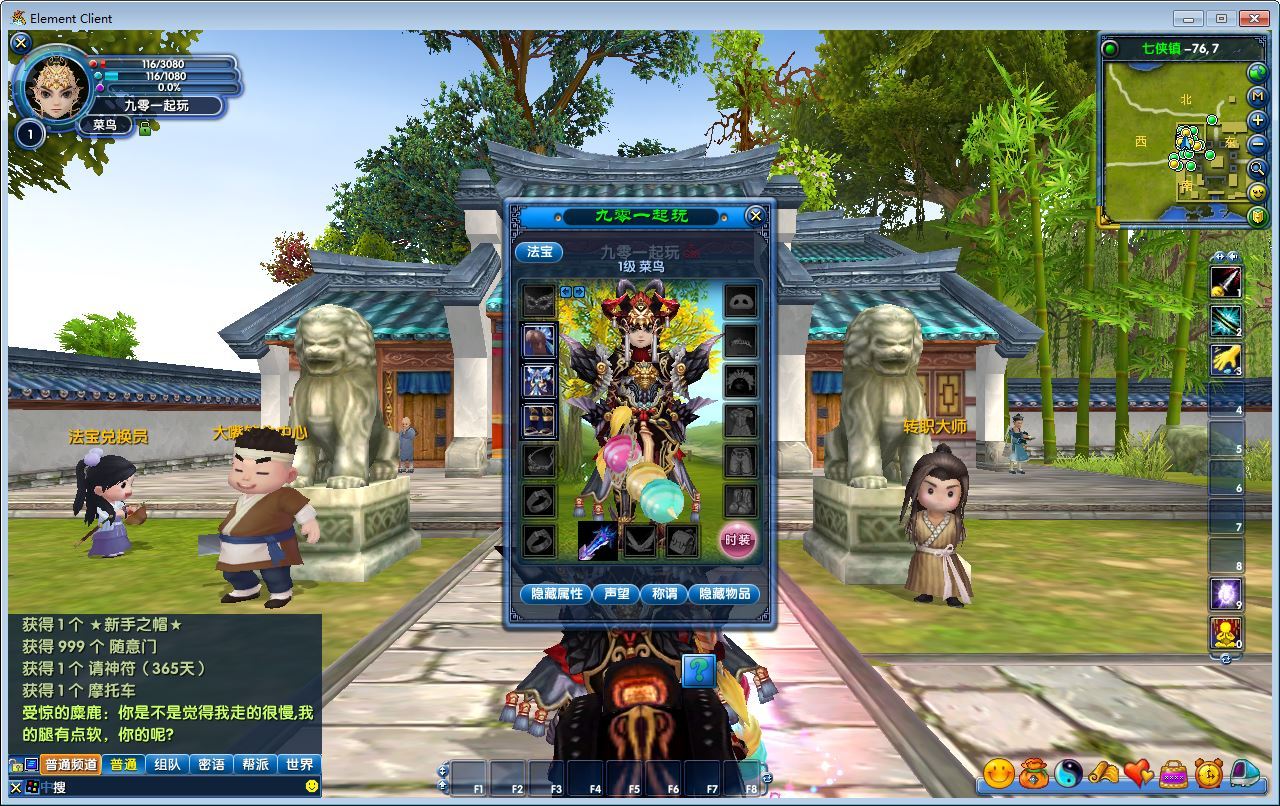Image resolution: width=1280 pixels, height=806 pixels.
Task: Click the 隐藏物品 button
Action: click(x=724, y=594)
